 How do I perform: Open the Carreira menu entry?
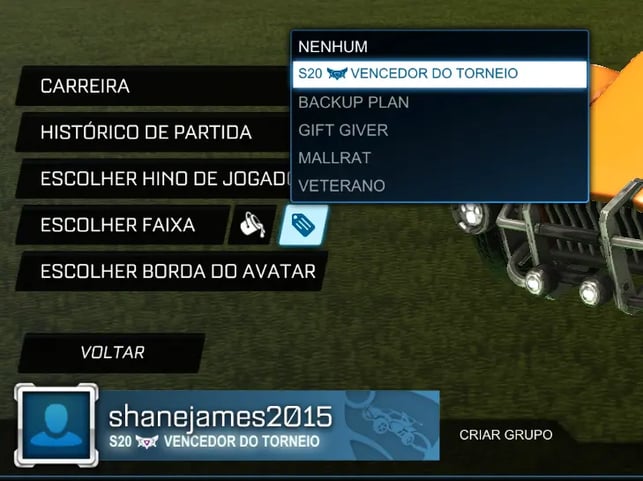tap(150, 86)
